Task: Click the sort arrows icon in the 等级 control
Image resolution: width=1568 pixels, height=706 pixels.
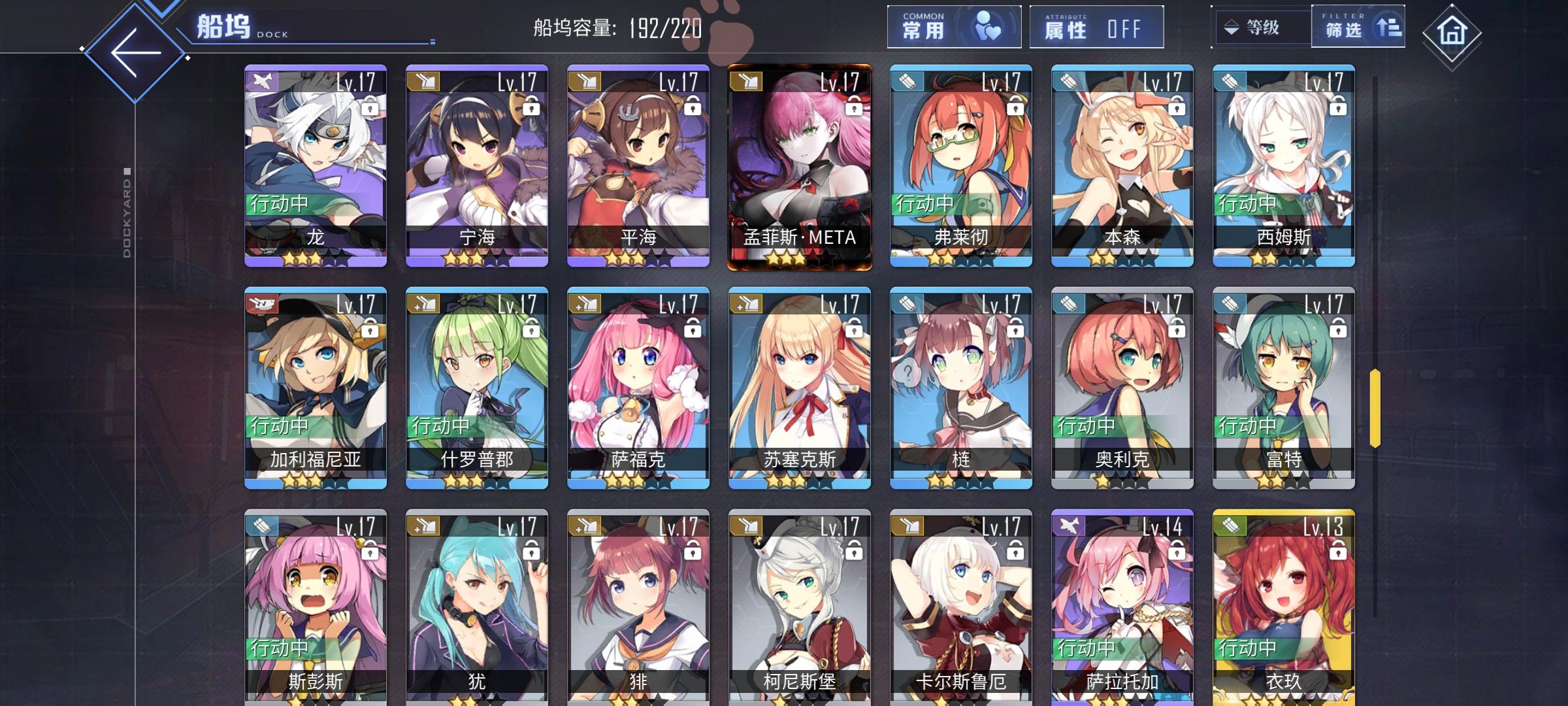Action: 1231,28
